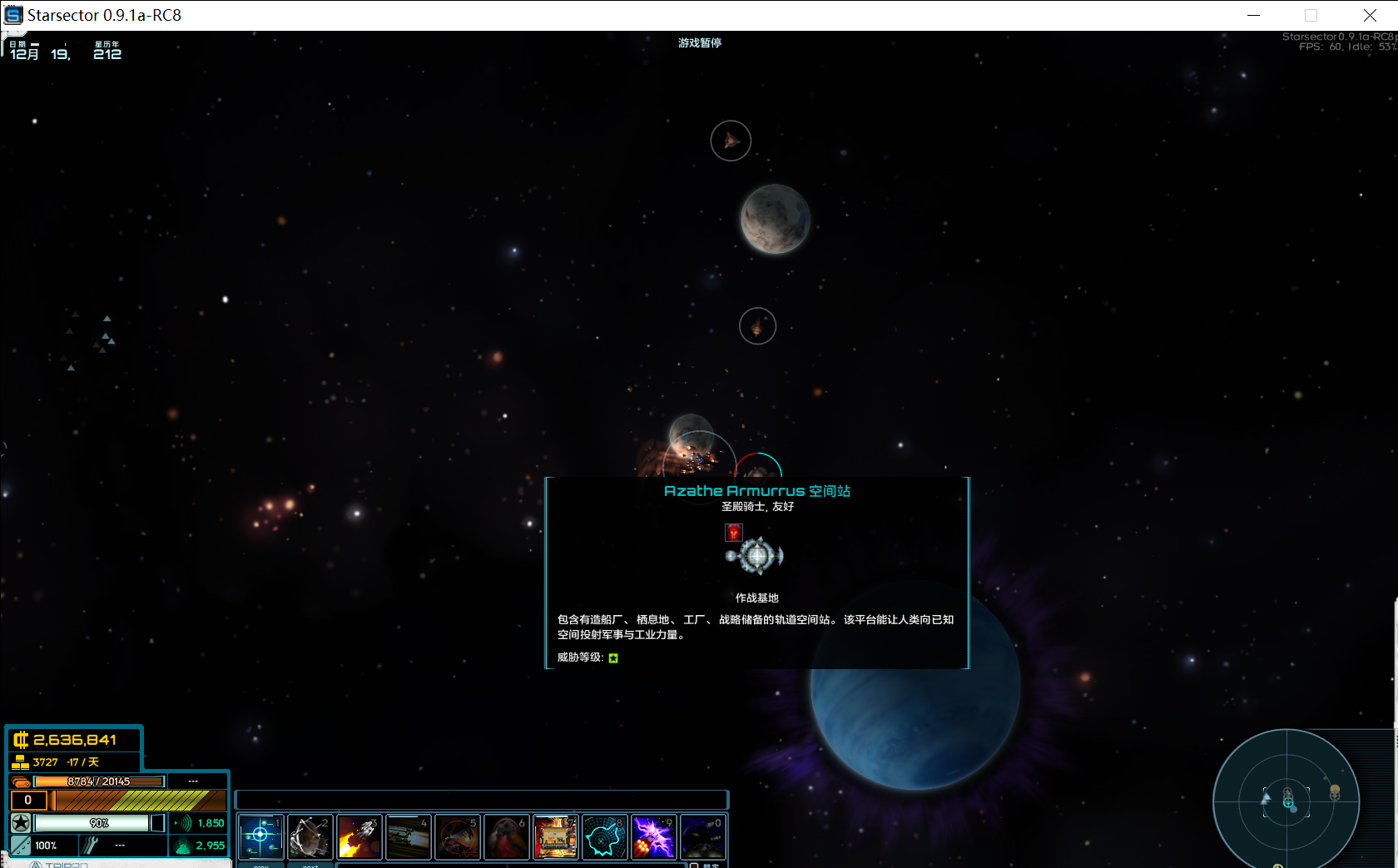This screenshot has height=868, width=1398.
Task: Click the fuel range icon showing 1,850
Action: [x=182, y=822]
